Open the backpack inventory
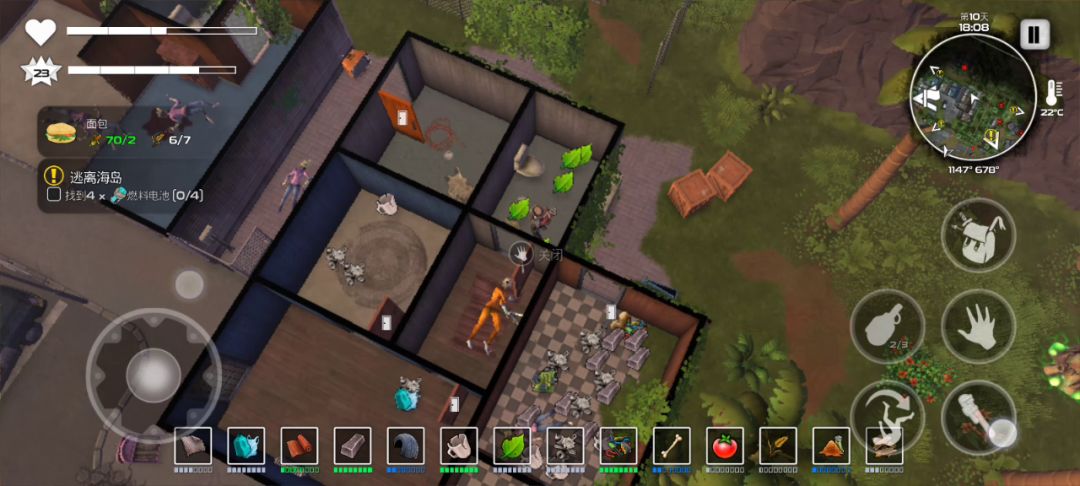 click(978, 235)
